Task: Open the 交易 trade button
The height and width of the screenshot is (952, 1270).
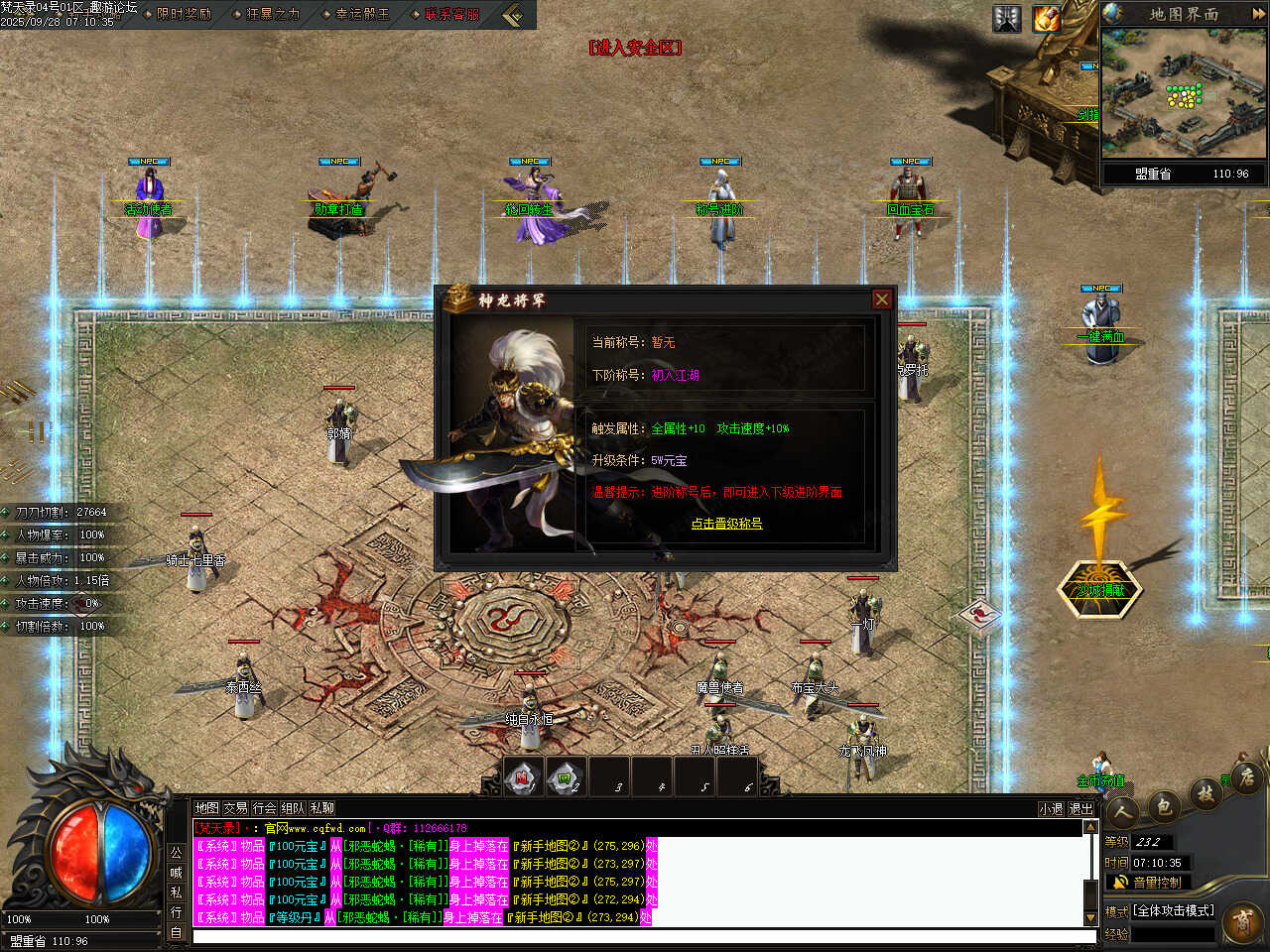Action: [235, 808]
